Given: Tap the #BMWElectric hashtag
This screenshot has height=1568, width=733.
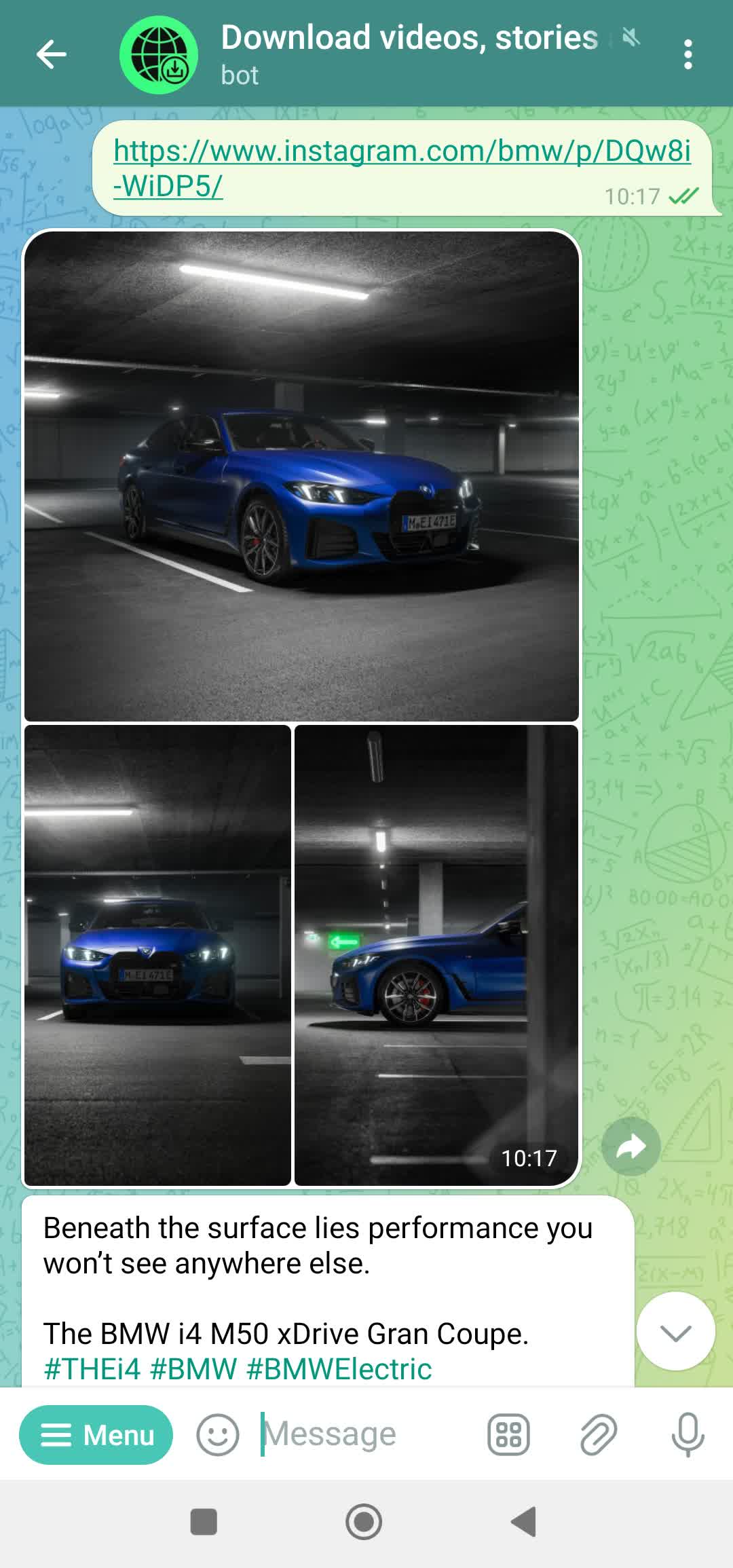Looking at the screenshot, I should pos(339,1369).
